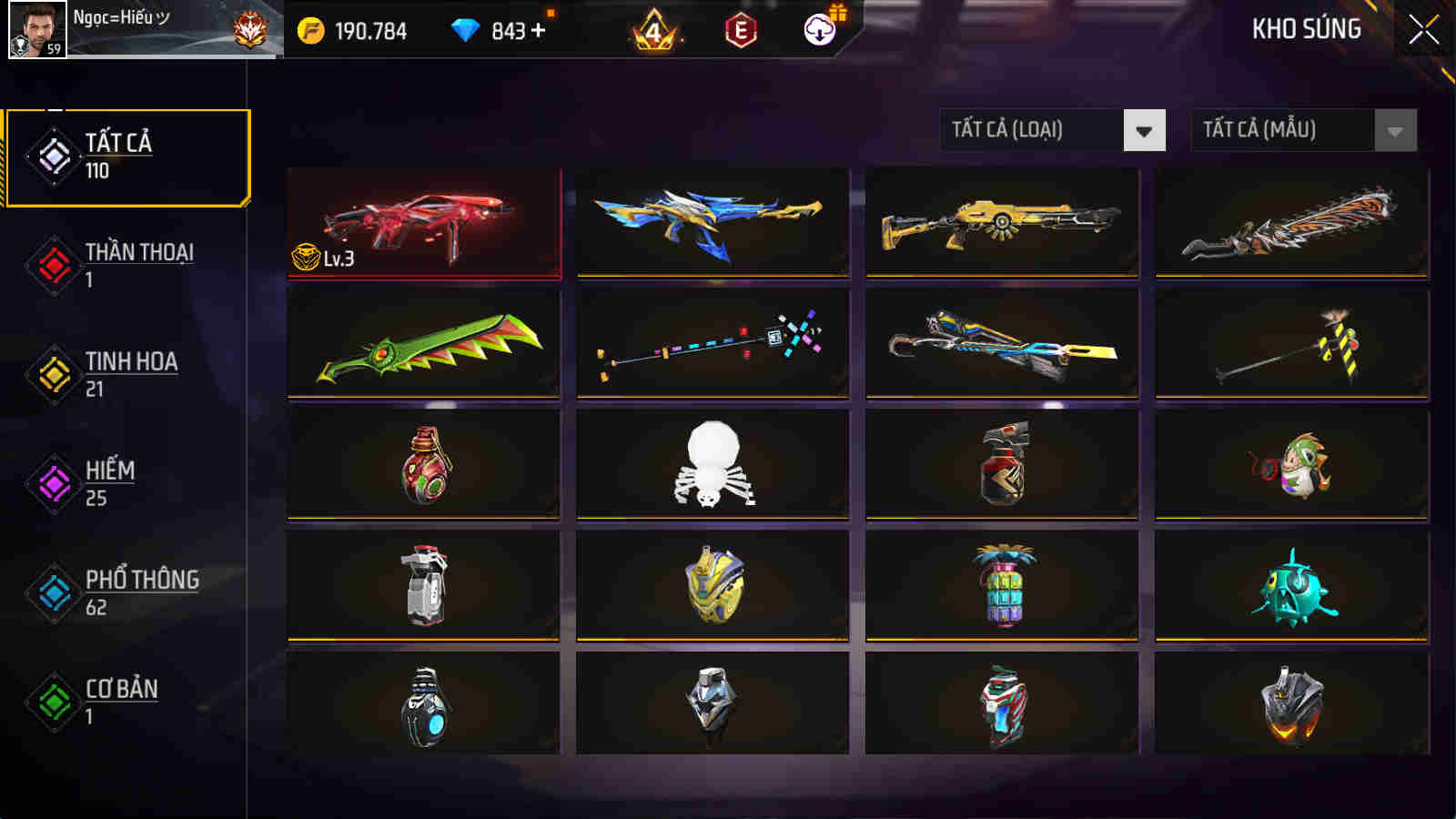This screenshot has width=1456, height=819.
Task: Click the CƠ BẢN category entry
Action: pos(52,703)
